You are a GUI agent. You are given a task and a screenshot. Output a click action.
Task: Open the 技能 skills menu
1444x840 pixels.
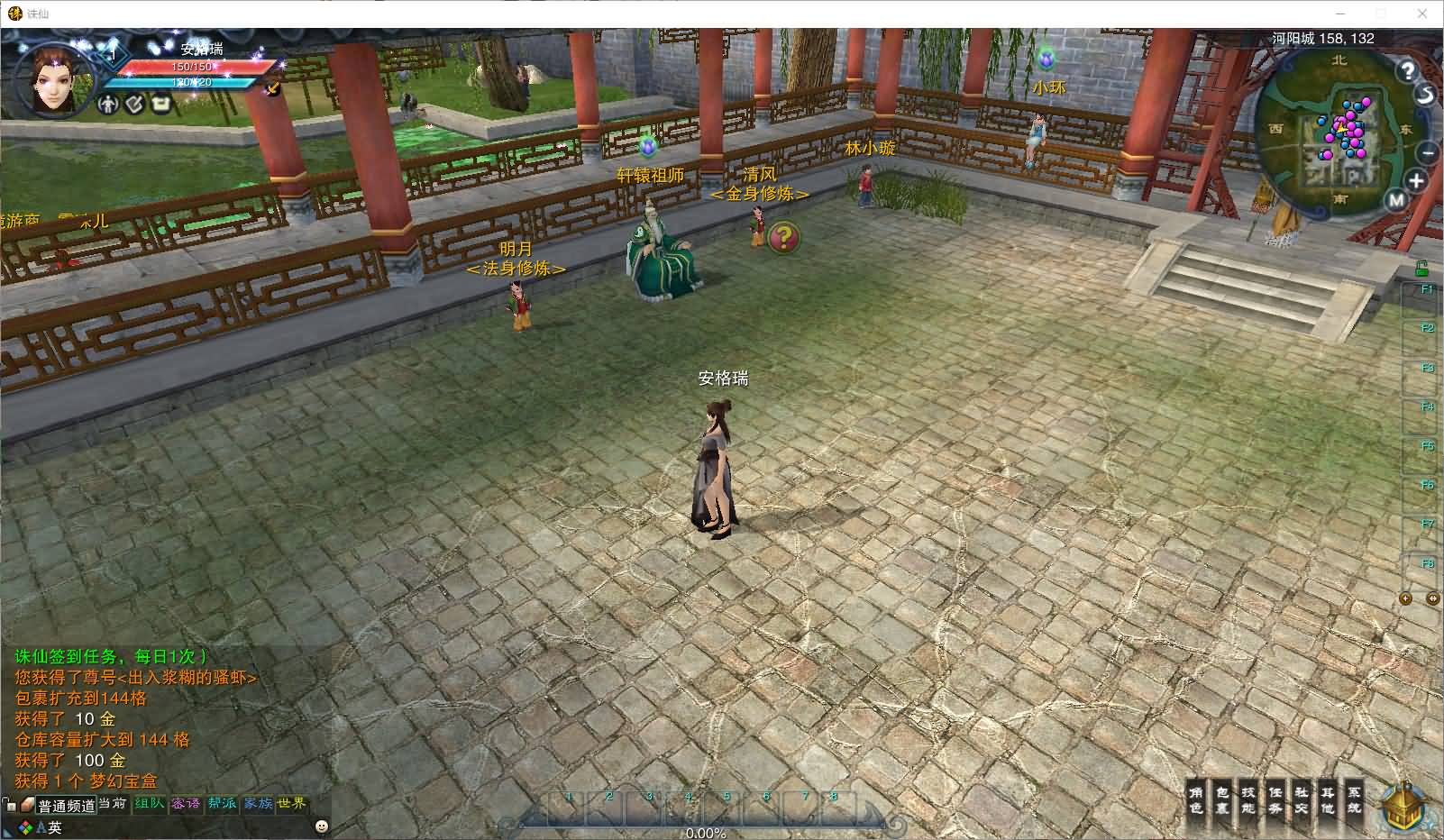pos(1248,799)
